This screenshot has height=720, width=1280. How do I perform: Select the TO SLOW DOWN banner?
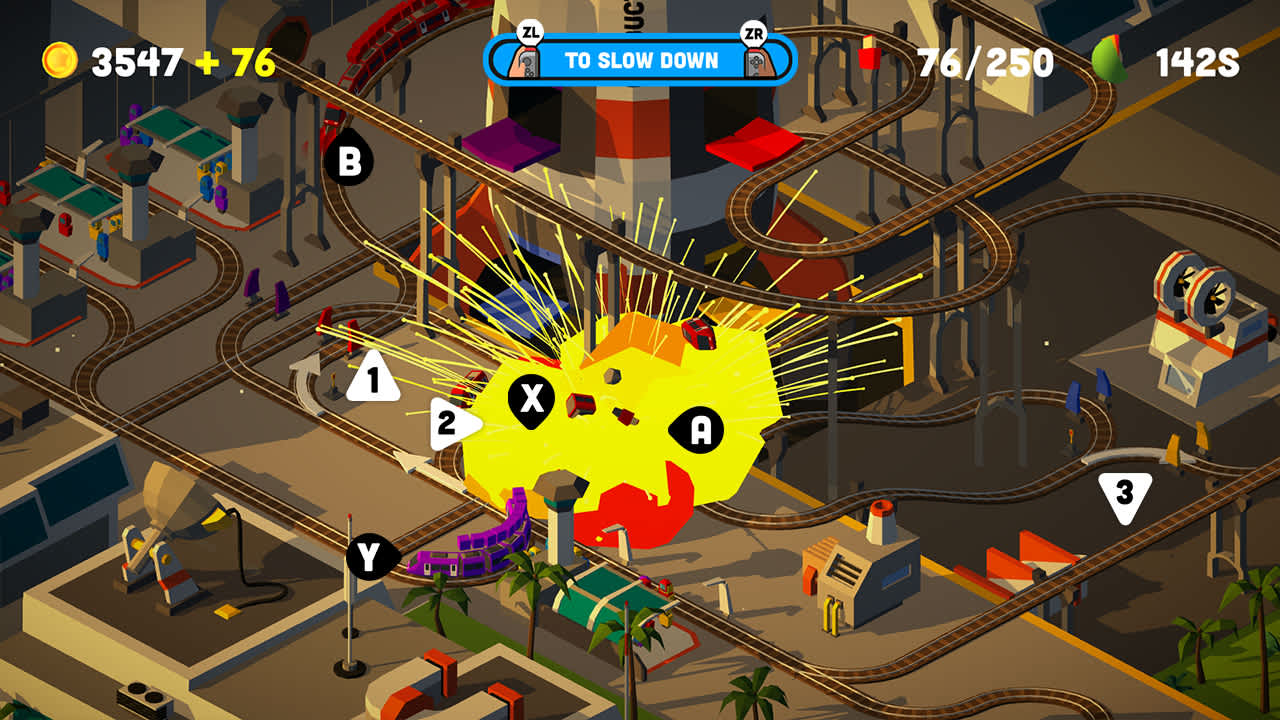click(x=640, y=59)
